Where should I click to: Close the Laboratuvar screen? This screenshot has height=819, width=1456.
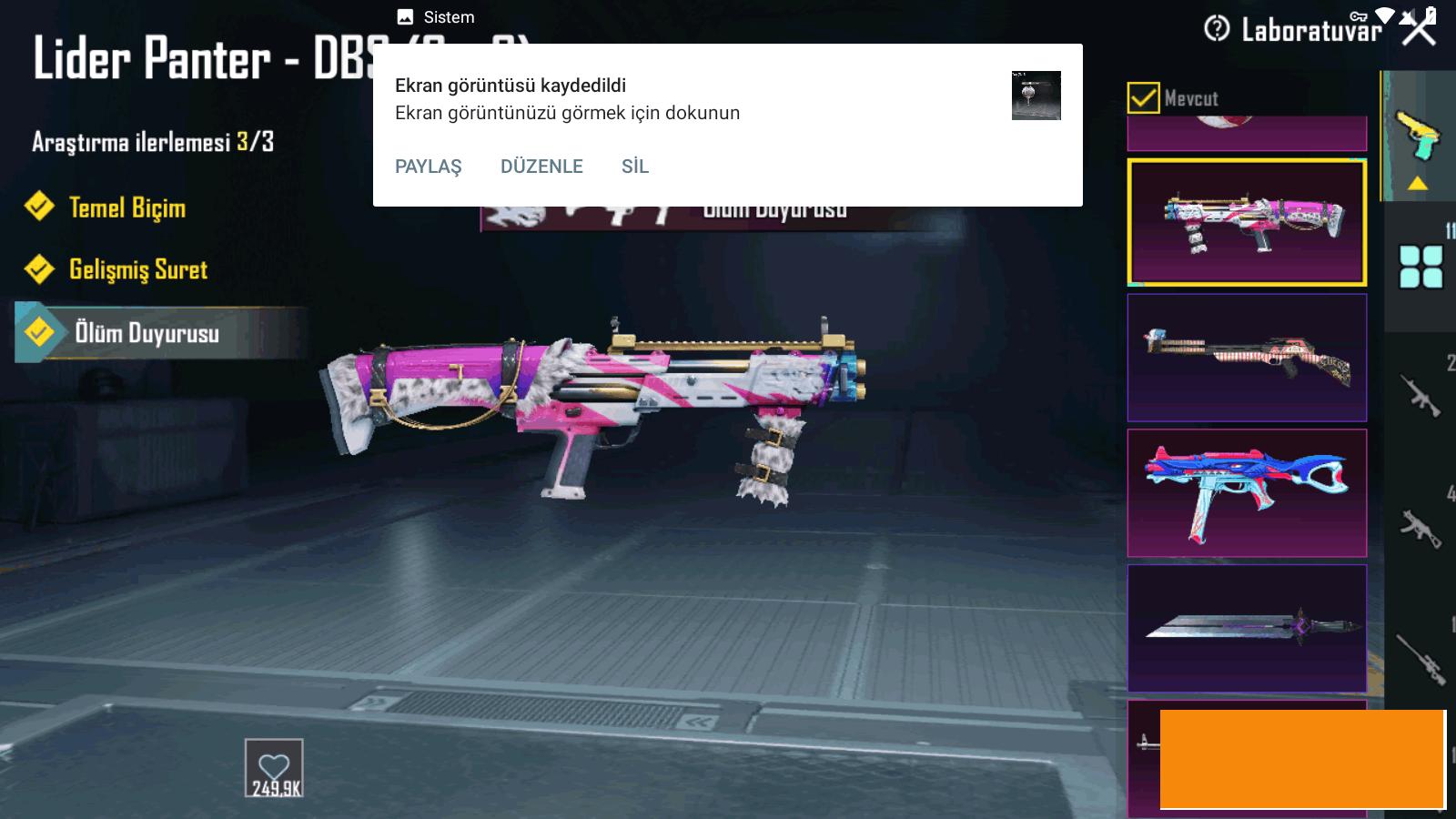(x=1418, y=29)
